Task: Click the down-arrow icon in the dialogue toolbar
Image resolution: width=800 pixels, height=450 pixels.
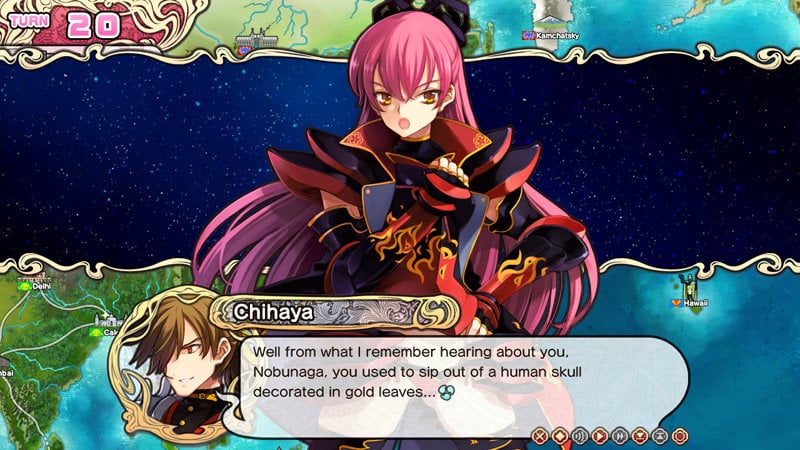Action: (x=640, y=435)
